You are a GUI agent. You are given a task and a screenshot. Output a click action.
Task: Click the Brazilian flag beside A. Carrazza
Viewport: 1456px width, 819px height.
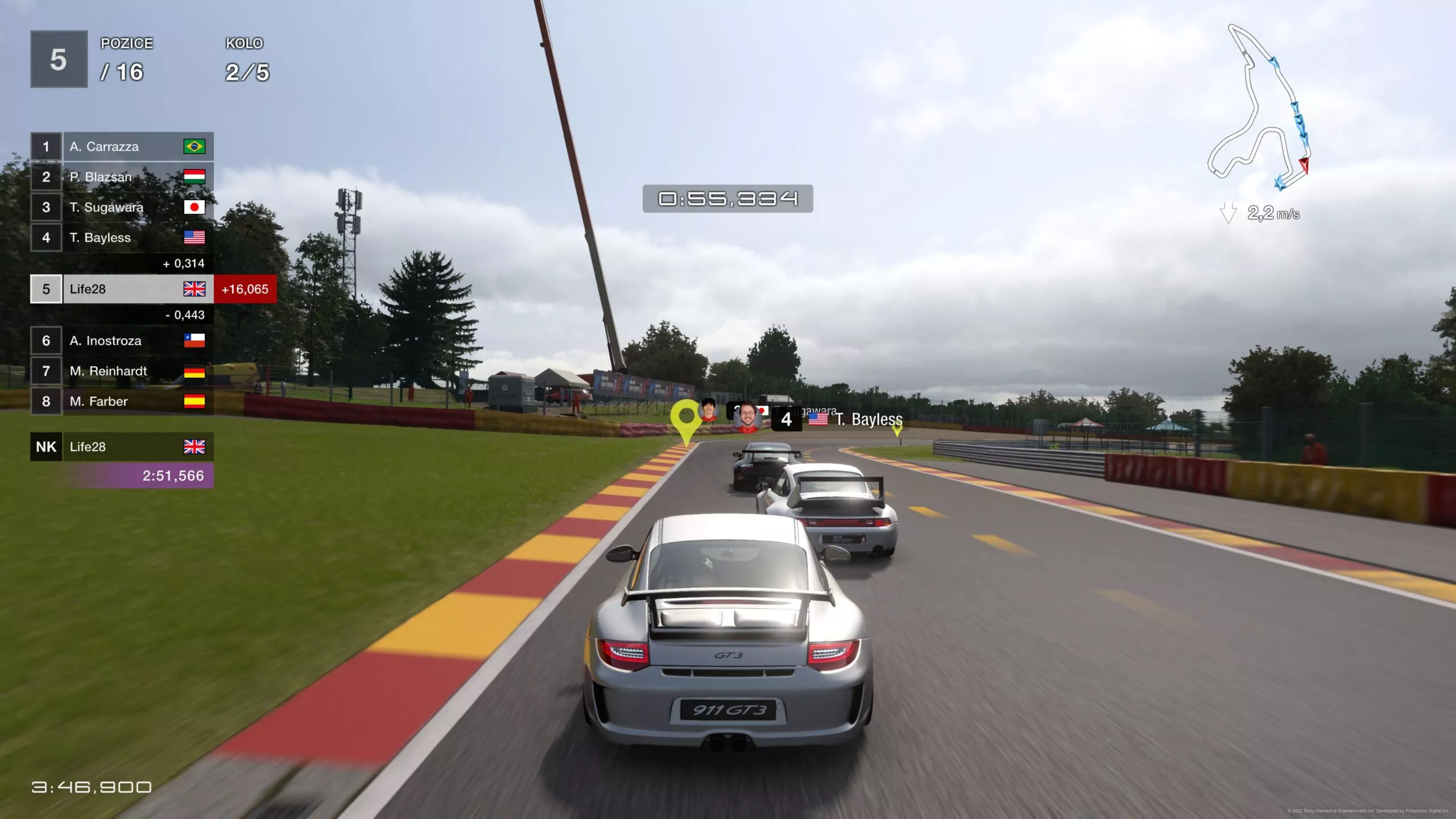(x=195, y=147)
